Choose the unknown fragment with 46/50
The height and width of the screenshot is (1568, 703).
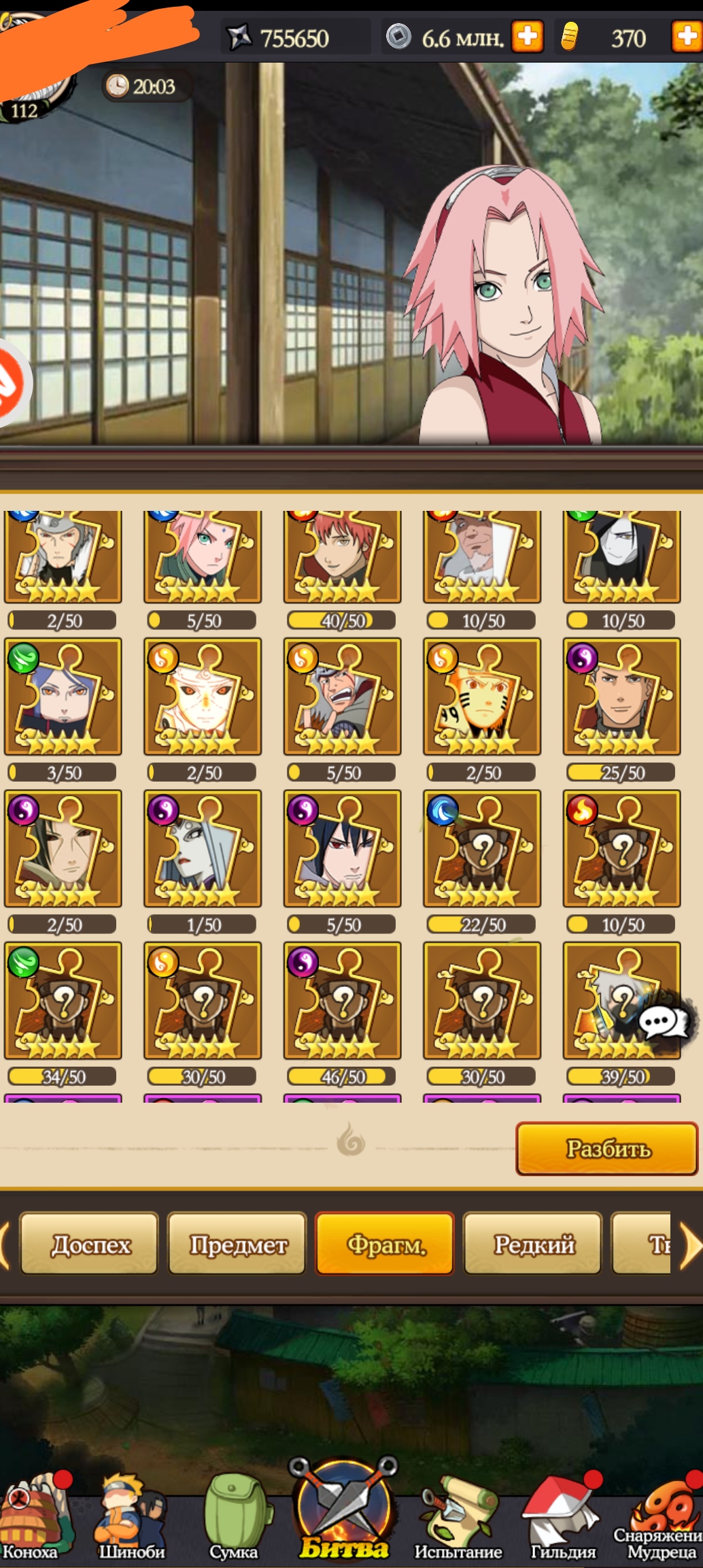(x=342, y=1000)
